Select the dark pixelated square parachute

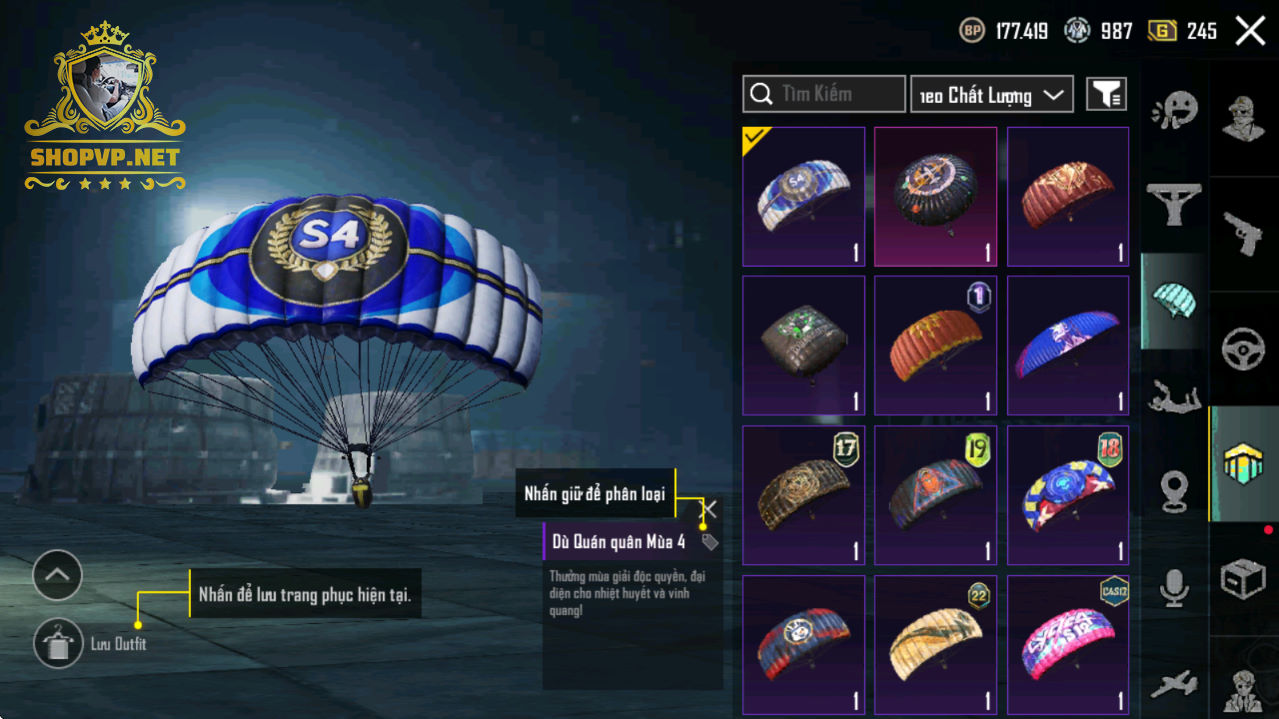[803, 346]
